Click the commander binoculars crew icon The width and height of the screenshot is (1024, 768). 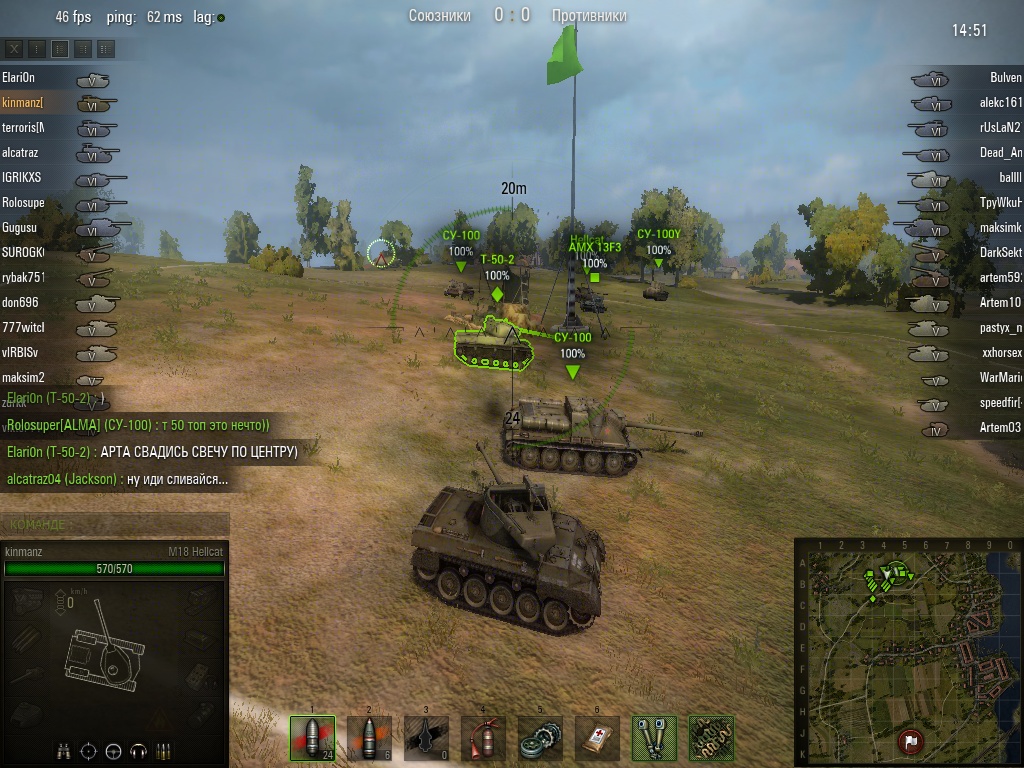(64, 750)
